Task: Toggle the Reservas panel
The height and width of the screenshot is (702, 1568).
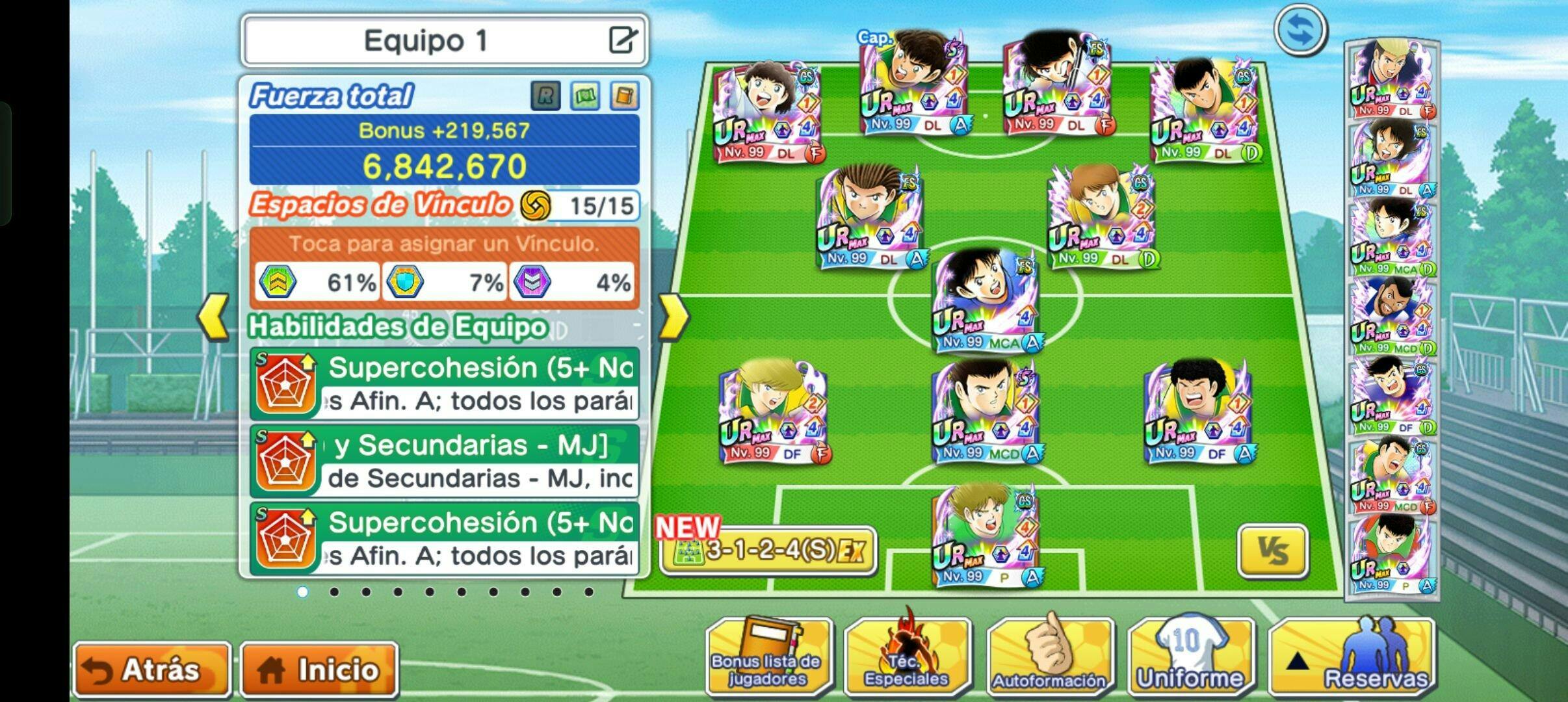Action: (x=1352, y=658)
